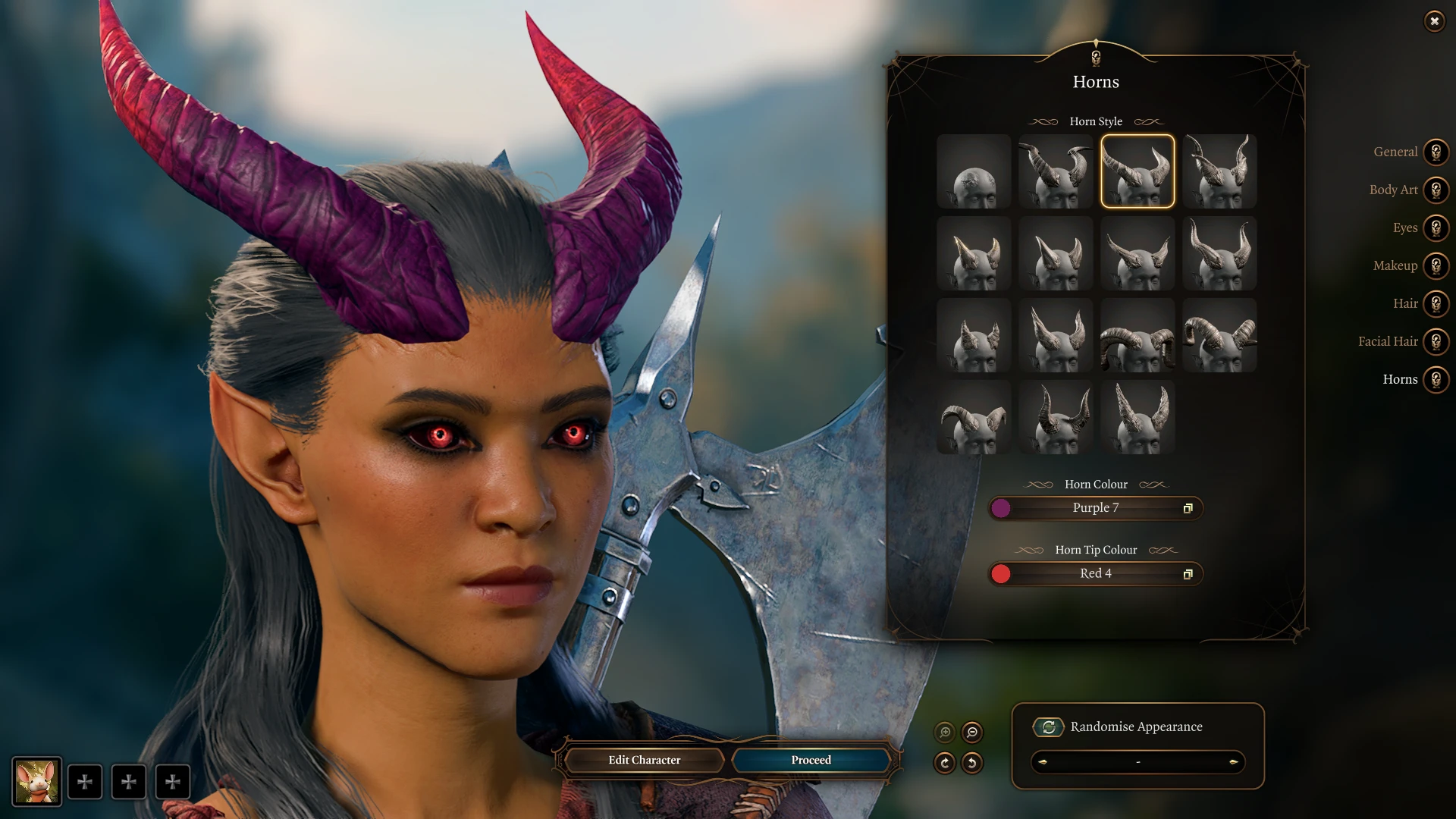This screenshot has height=819, width=1456.
Task: Rotate the character clockwise
Action: click(945, 763)
